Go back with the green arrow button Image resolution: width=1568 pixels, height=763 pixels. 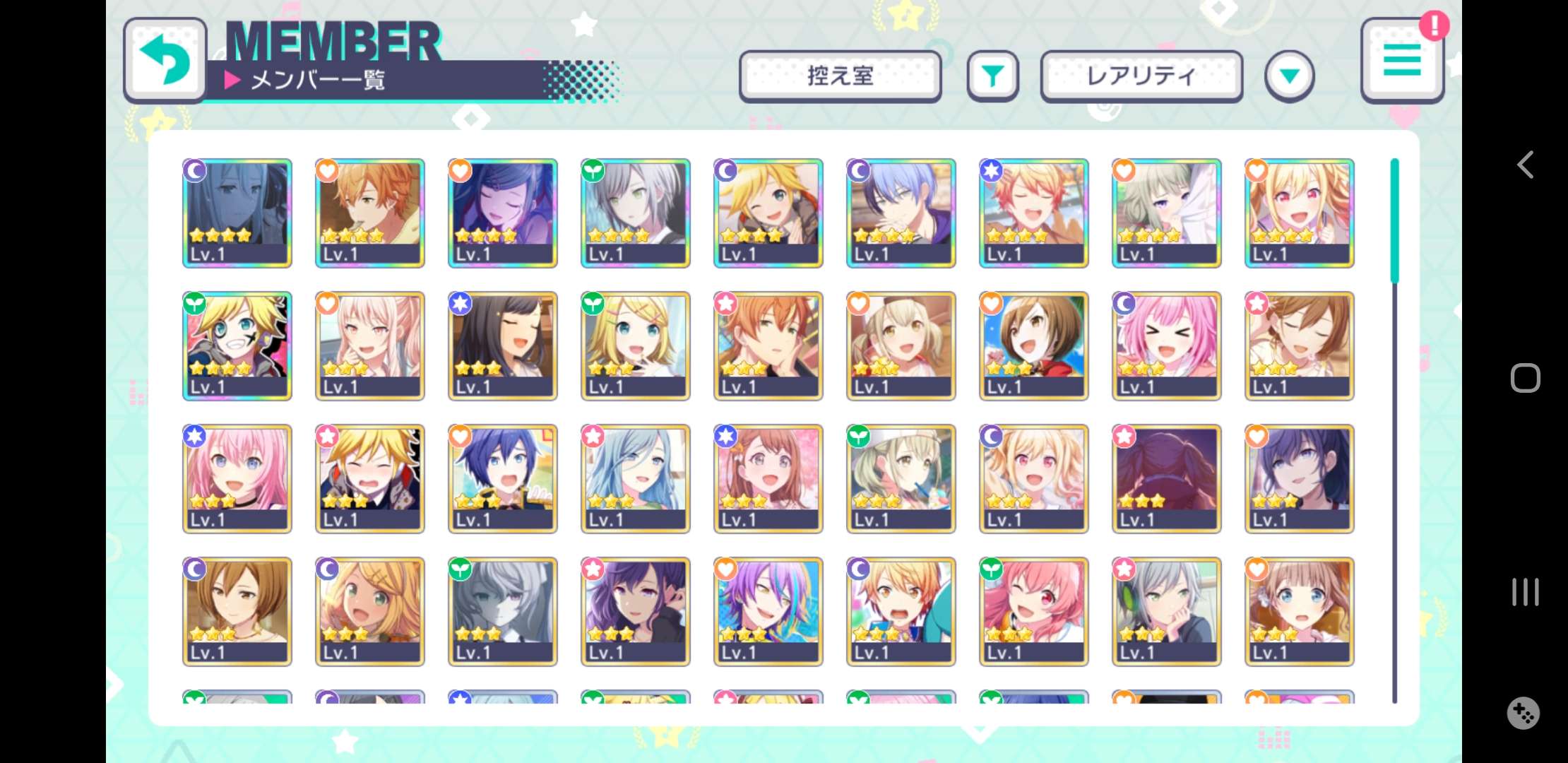(165, 61)
